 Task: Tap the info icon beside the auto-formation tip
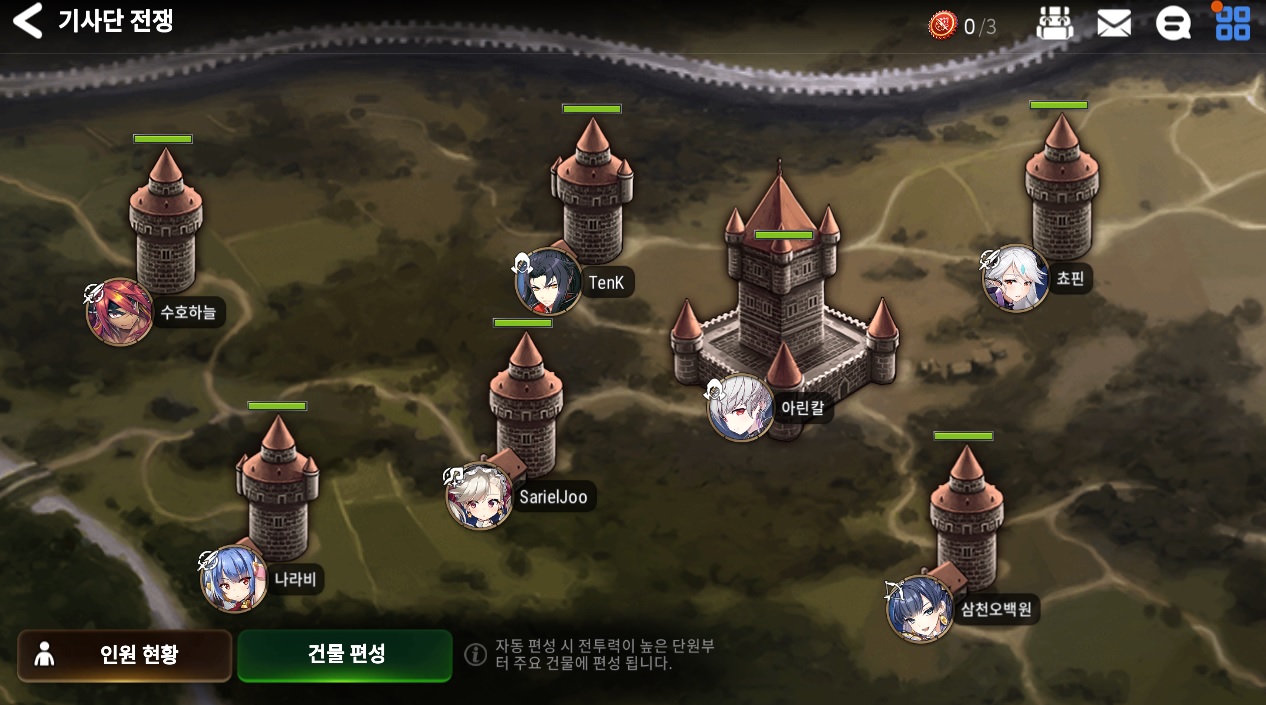click(476, 654)
